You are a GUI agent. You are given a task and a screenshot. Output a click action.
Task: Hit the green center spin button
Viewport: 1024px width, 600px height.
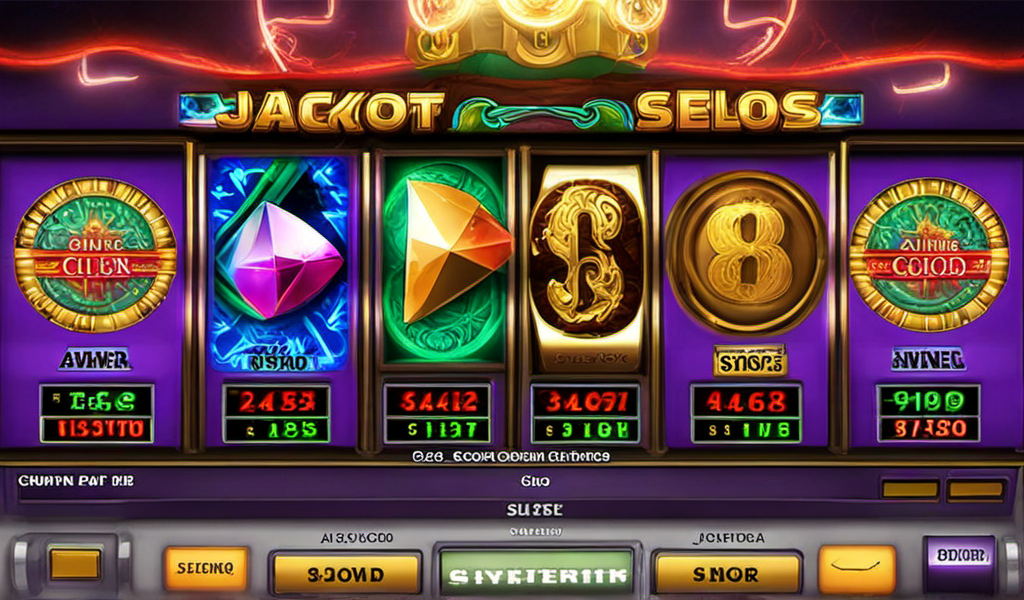(x=537, y=574)
